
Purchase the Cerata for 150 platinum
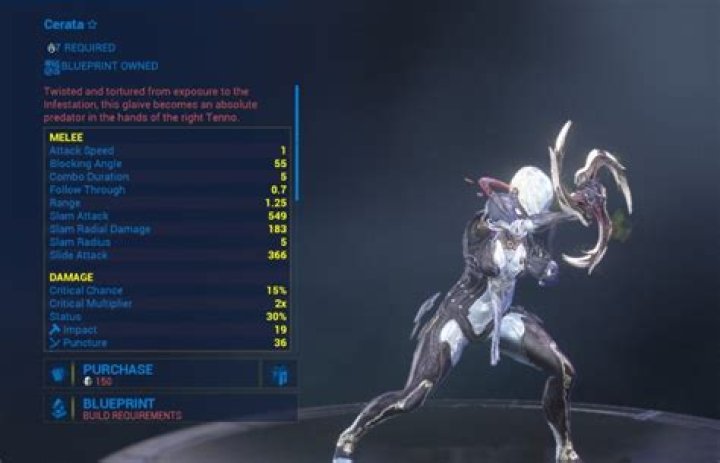point(150,374)
